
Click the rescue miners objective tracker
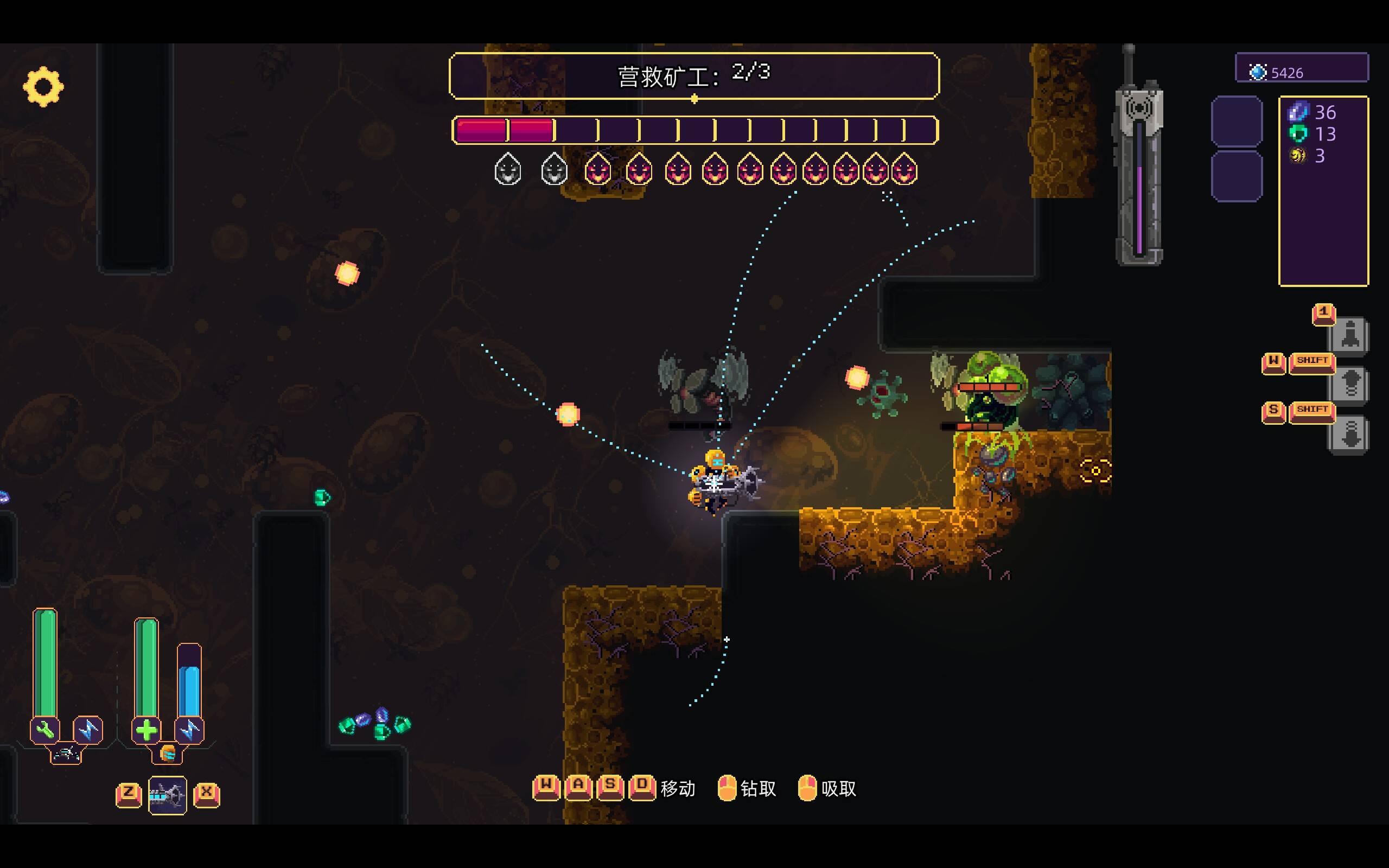tap(693, 76)
